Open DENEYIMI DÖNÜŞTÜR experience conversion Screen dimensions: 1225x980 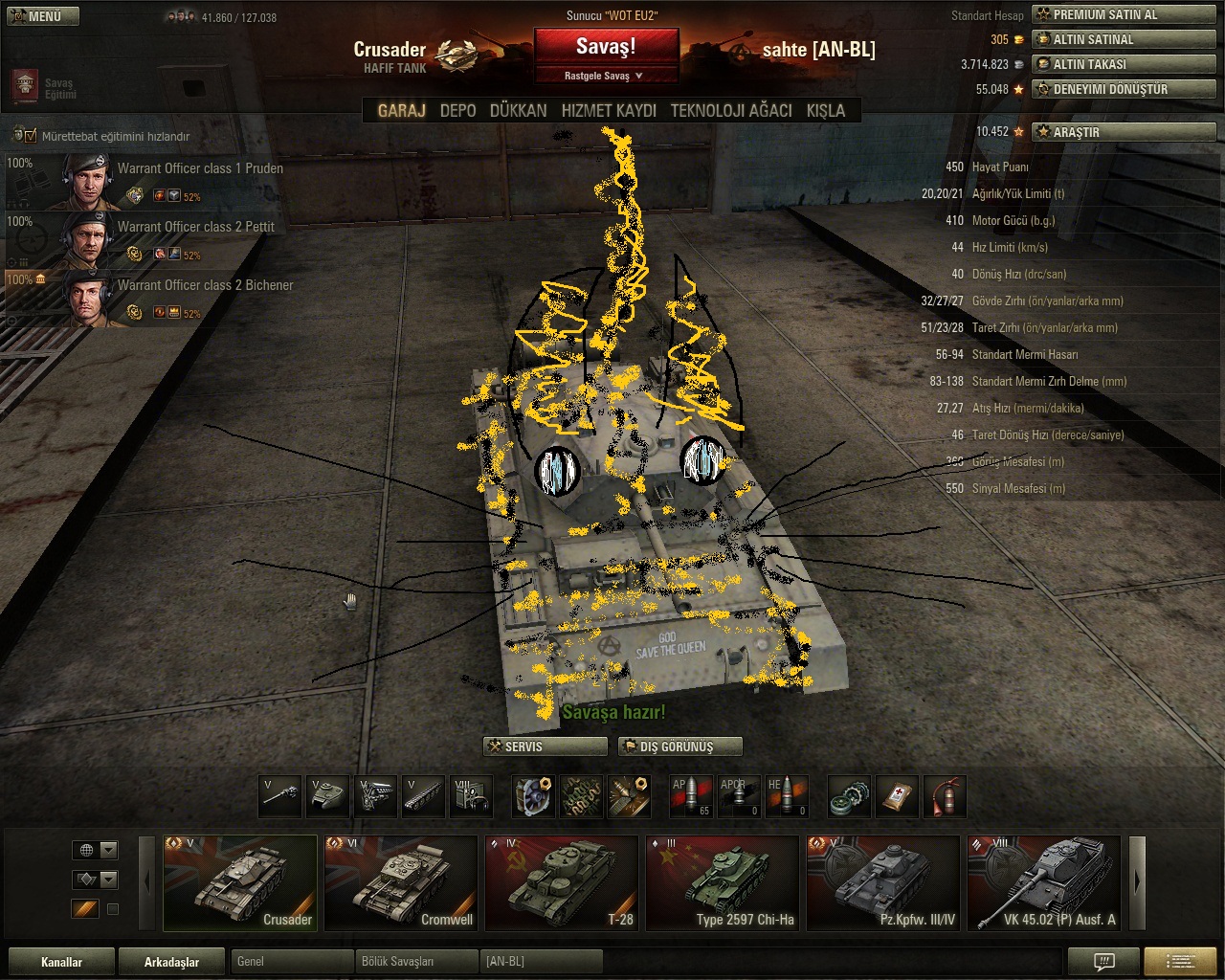coord(1124,89)
